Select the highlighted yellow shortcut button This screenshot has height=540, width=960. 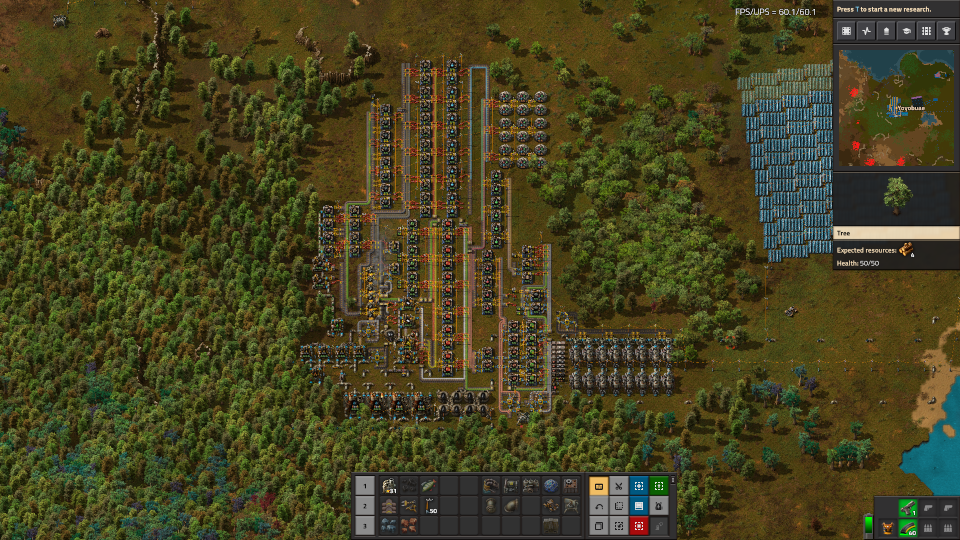tap(599, 486)
